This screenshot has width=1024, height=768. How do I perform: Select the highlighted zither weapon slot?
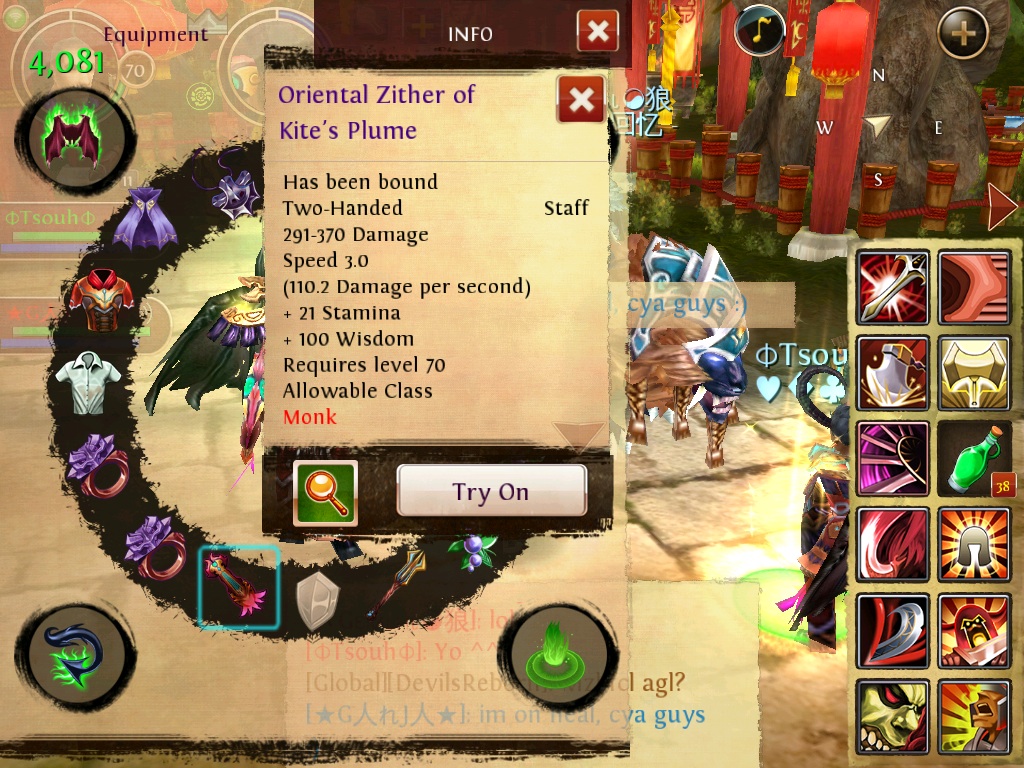coord(238,587)
